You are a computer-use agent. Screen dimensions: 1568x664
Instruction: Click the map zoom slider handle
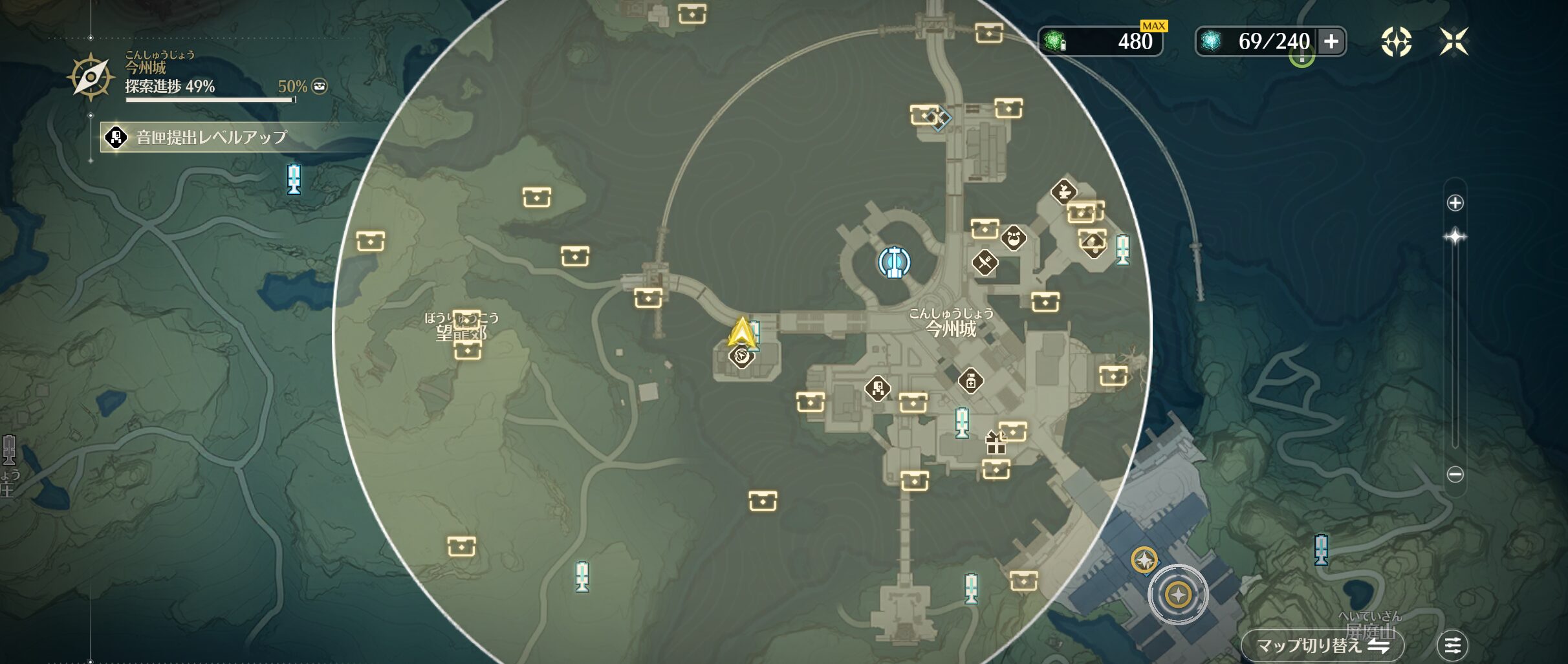tap(1455, 237)
